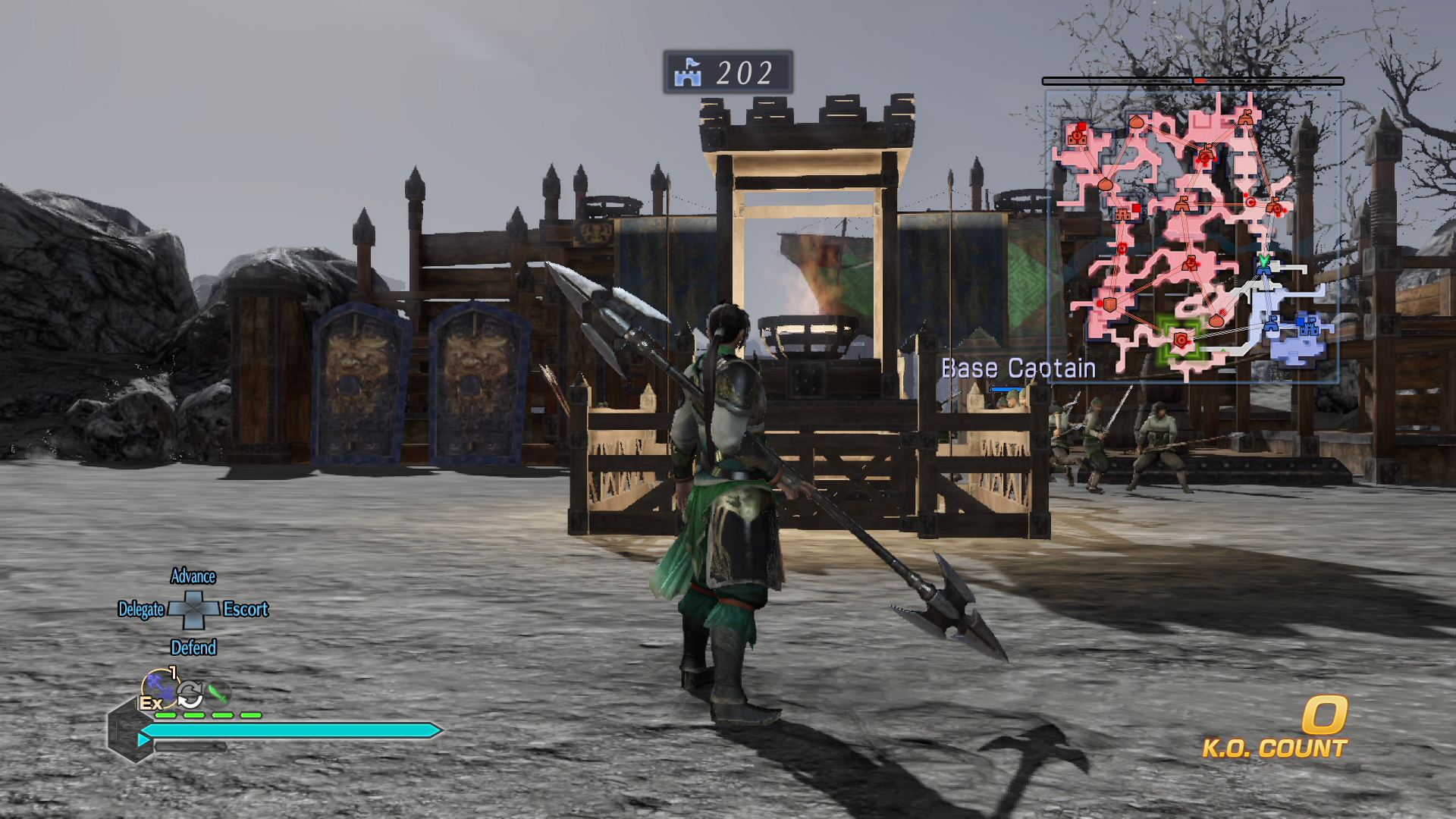Select the green sword weapon icon

point(218,692)
